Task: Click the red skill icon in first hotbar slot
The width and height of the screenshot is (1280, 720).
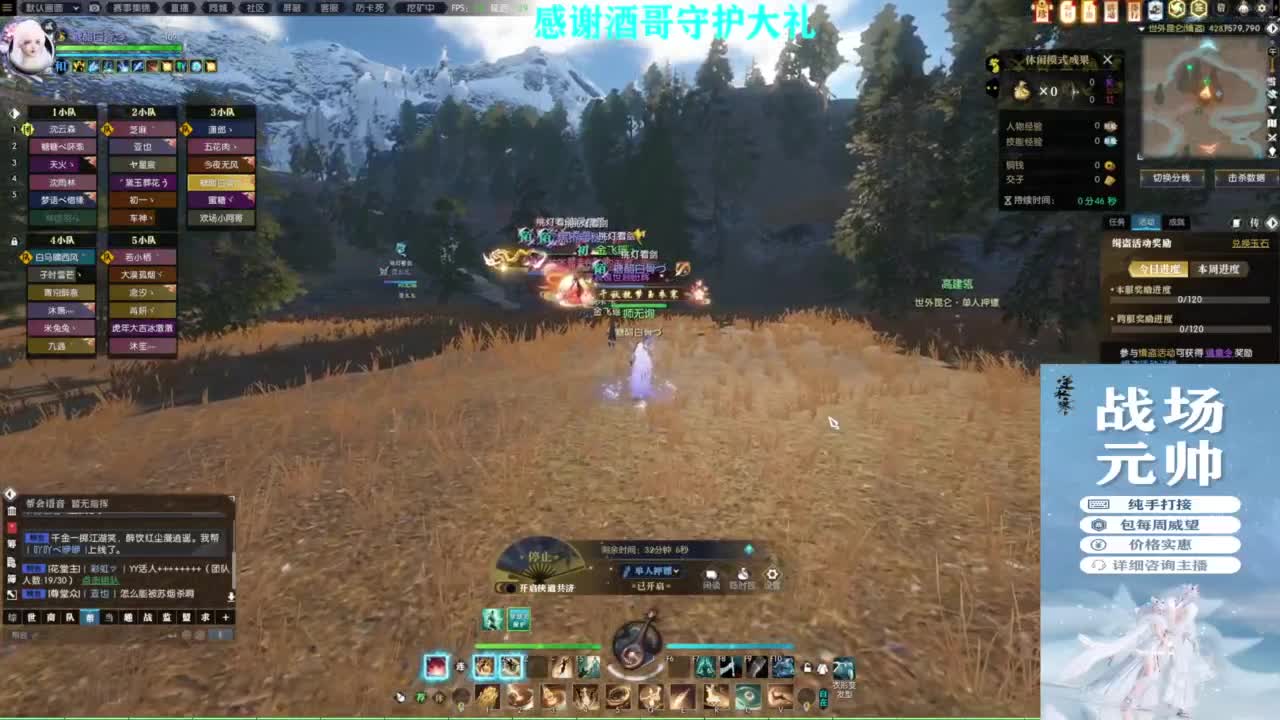Action: tap(437, 667)
